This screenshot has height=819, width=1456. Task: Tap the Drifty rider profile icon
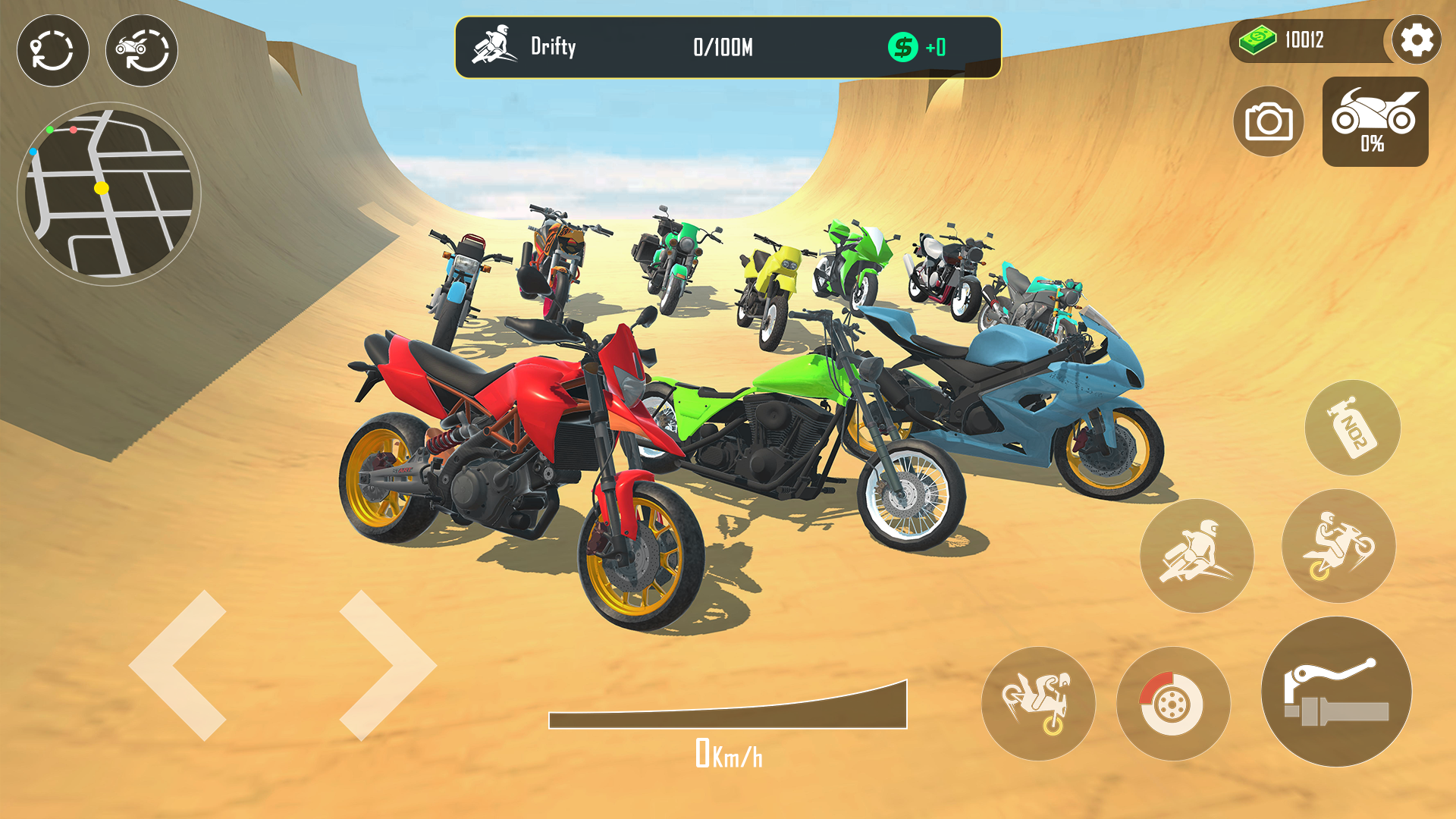pos(496,45)
